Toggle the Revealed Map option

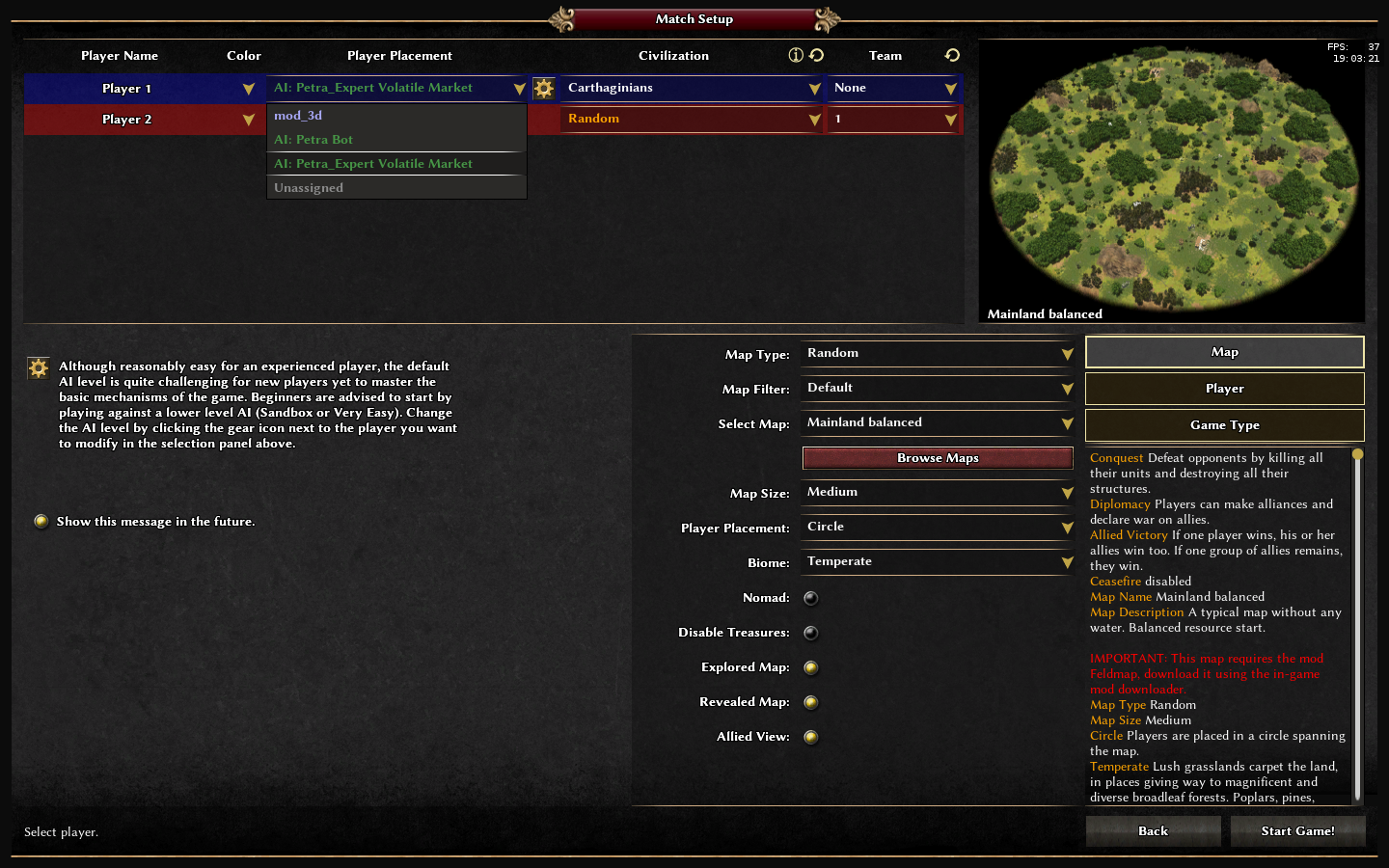(x=811, y=702)
